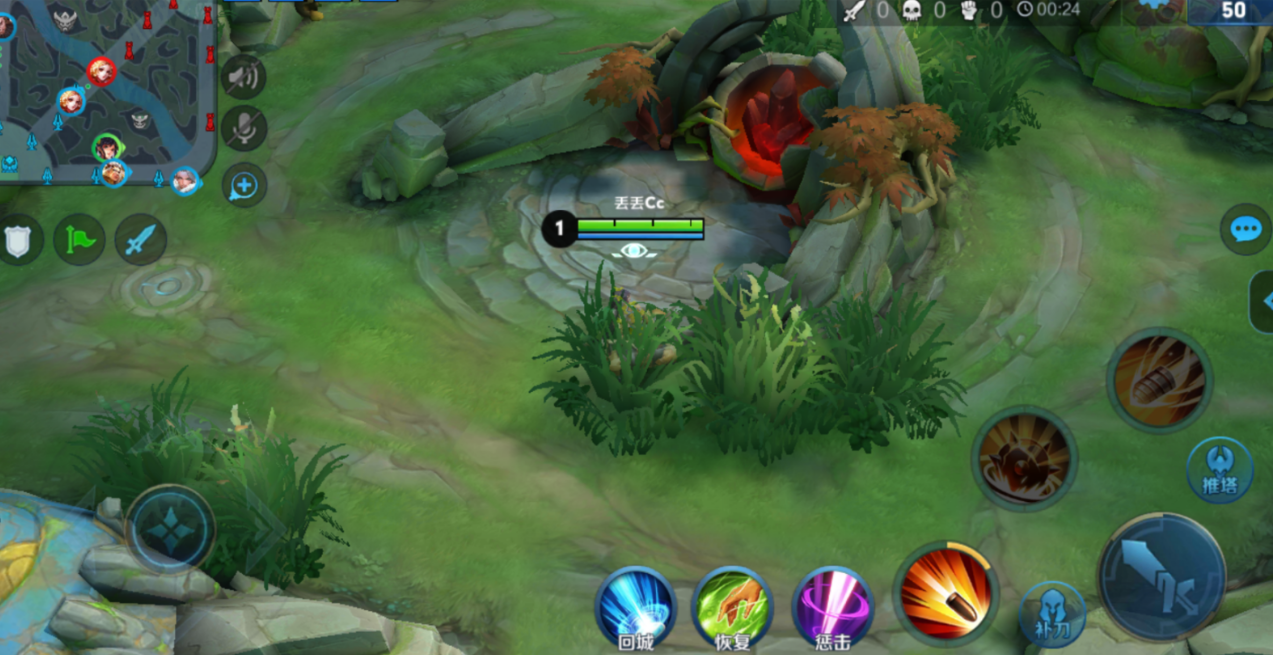This screenshot has width=1274, height=655.
Task: Open the shop via the gold counter
Action: click(x=1230, y=12)
